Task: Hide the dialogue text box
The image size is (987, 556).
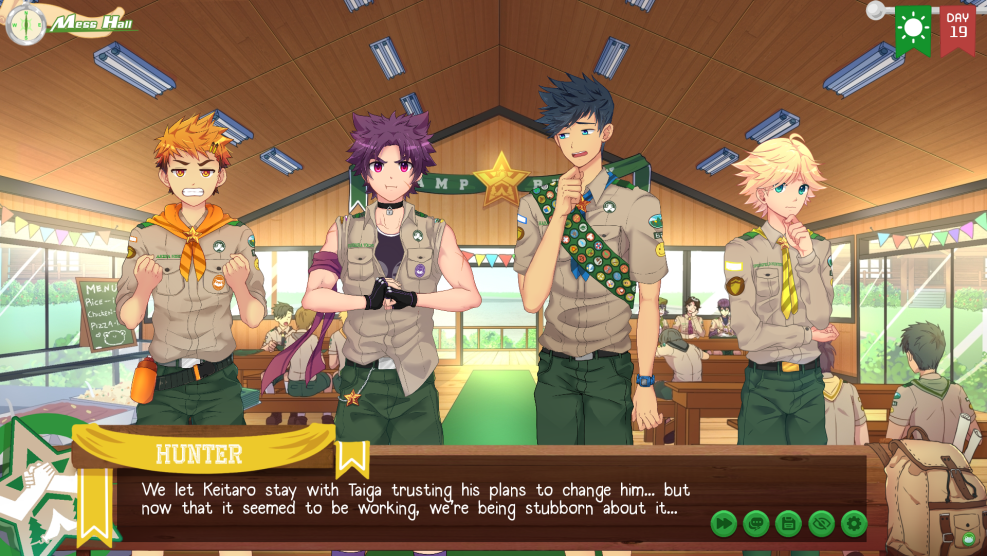Action: 821,522
